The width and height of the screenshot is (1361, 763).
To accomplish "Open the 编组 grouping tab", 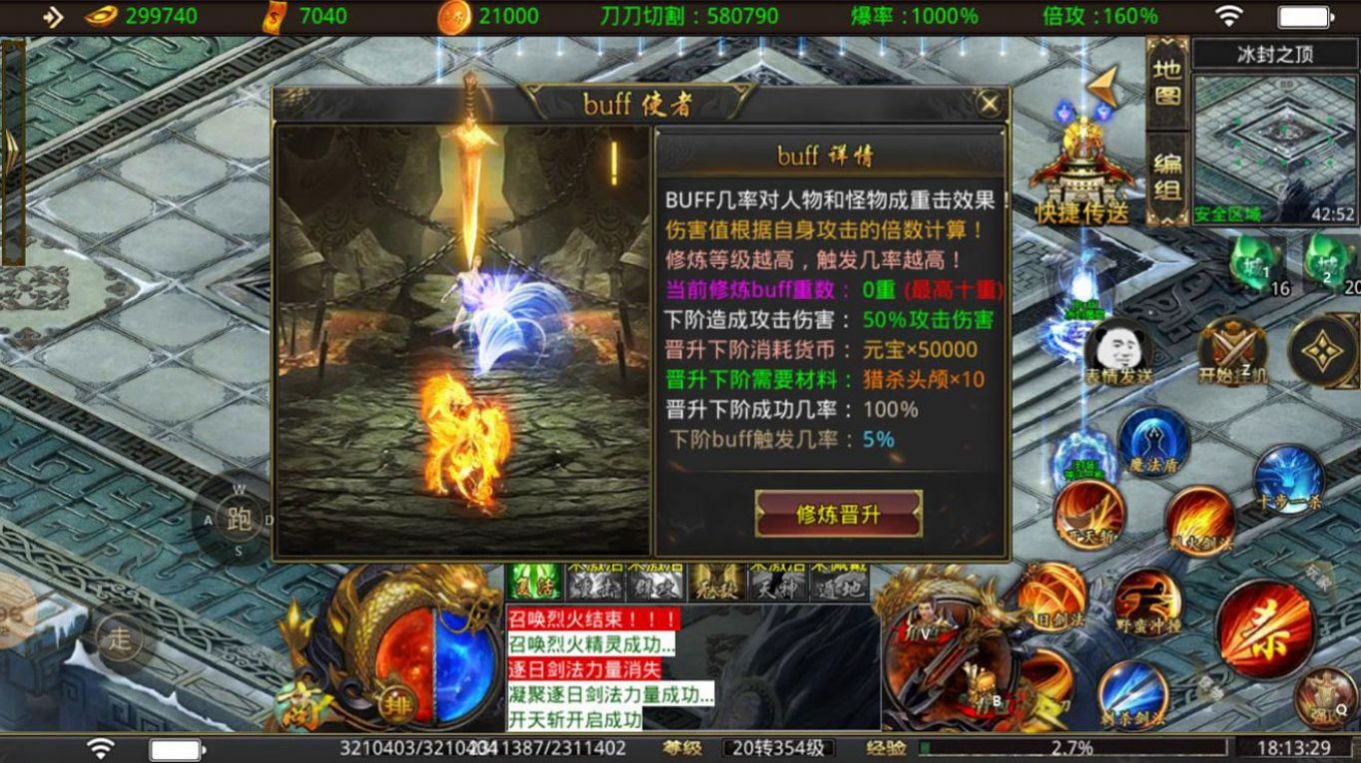I will point(1166,172).
